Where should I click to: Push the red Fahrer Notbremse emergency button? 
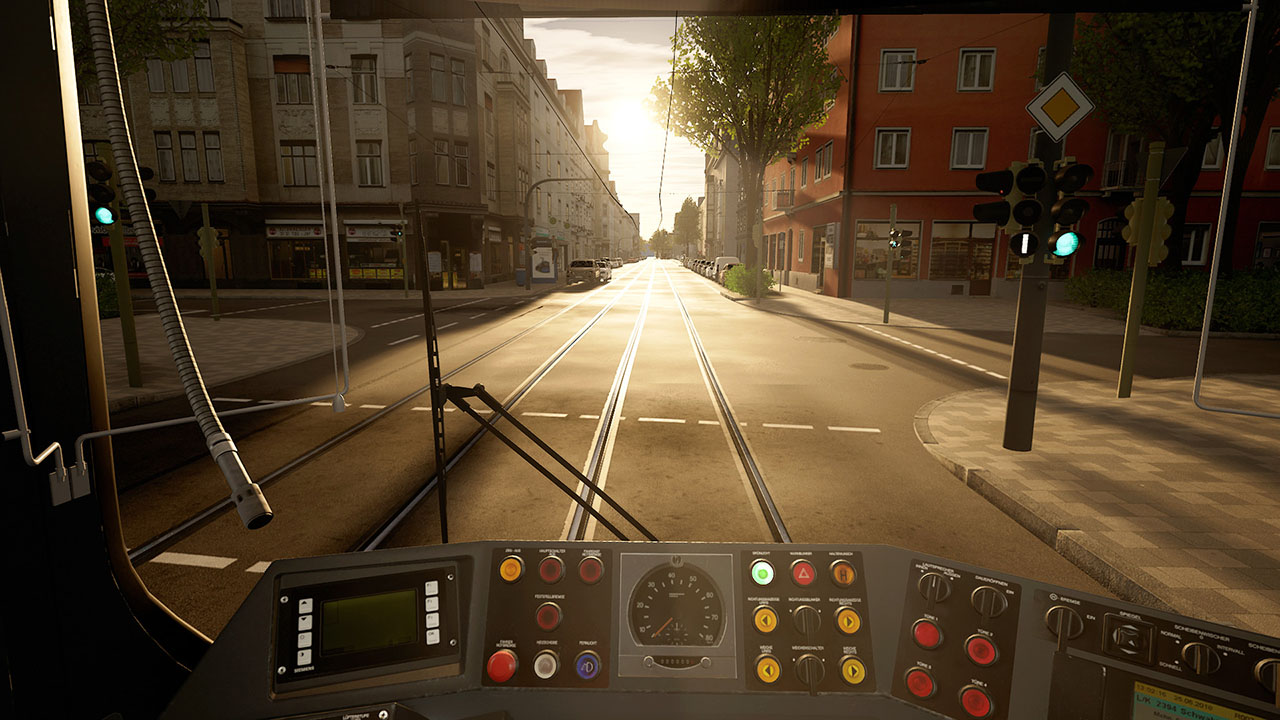click(x=501, y=665)
